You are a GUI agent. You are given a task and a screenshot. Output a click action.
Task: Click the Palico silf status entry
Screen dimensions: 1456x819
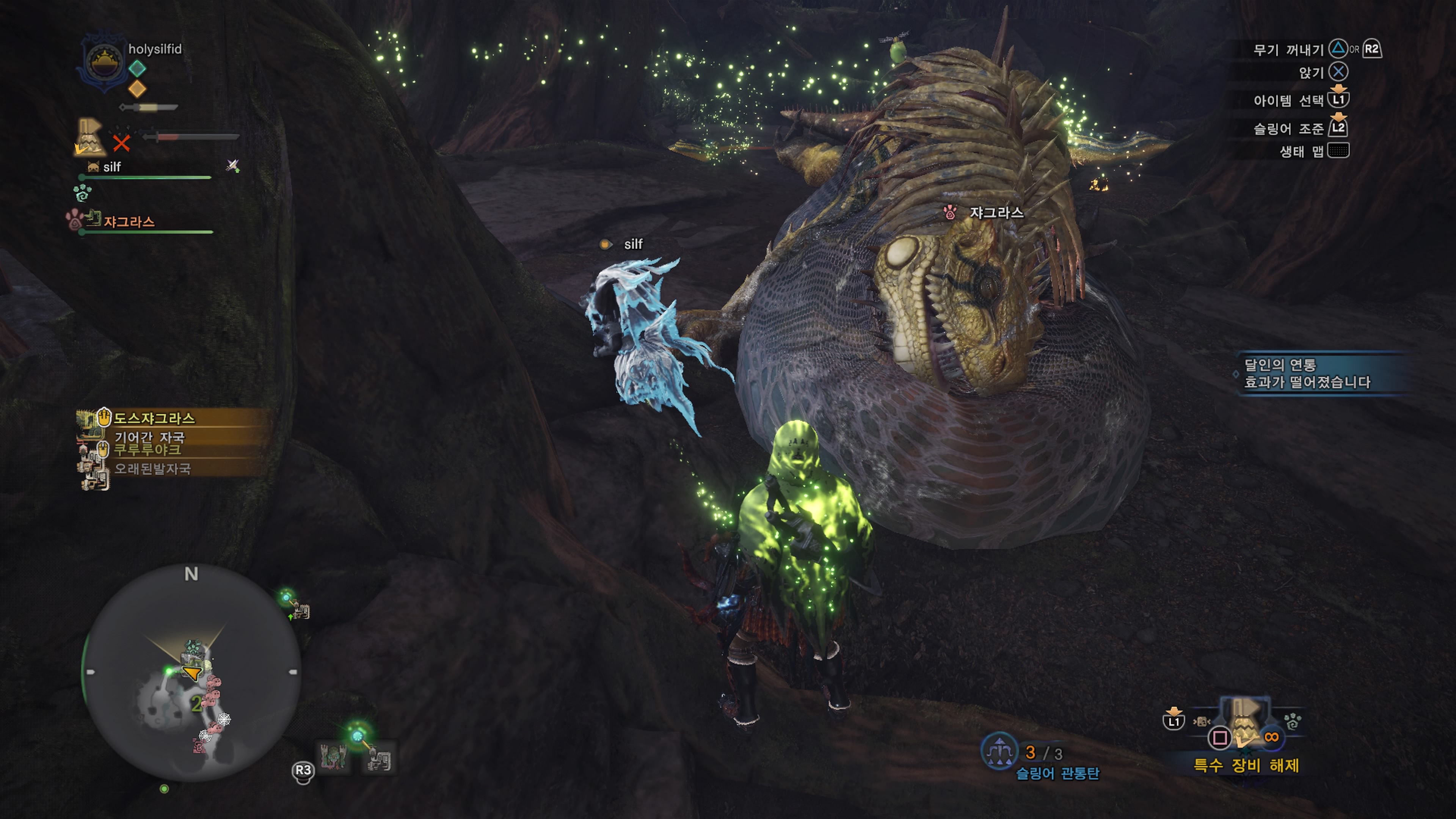(111, 167)
